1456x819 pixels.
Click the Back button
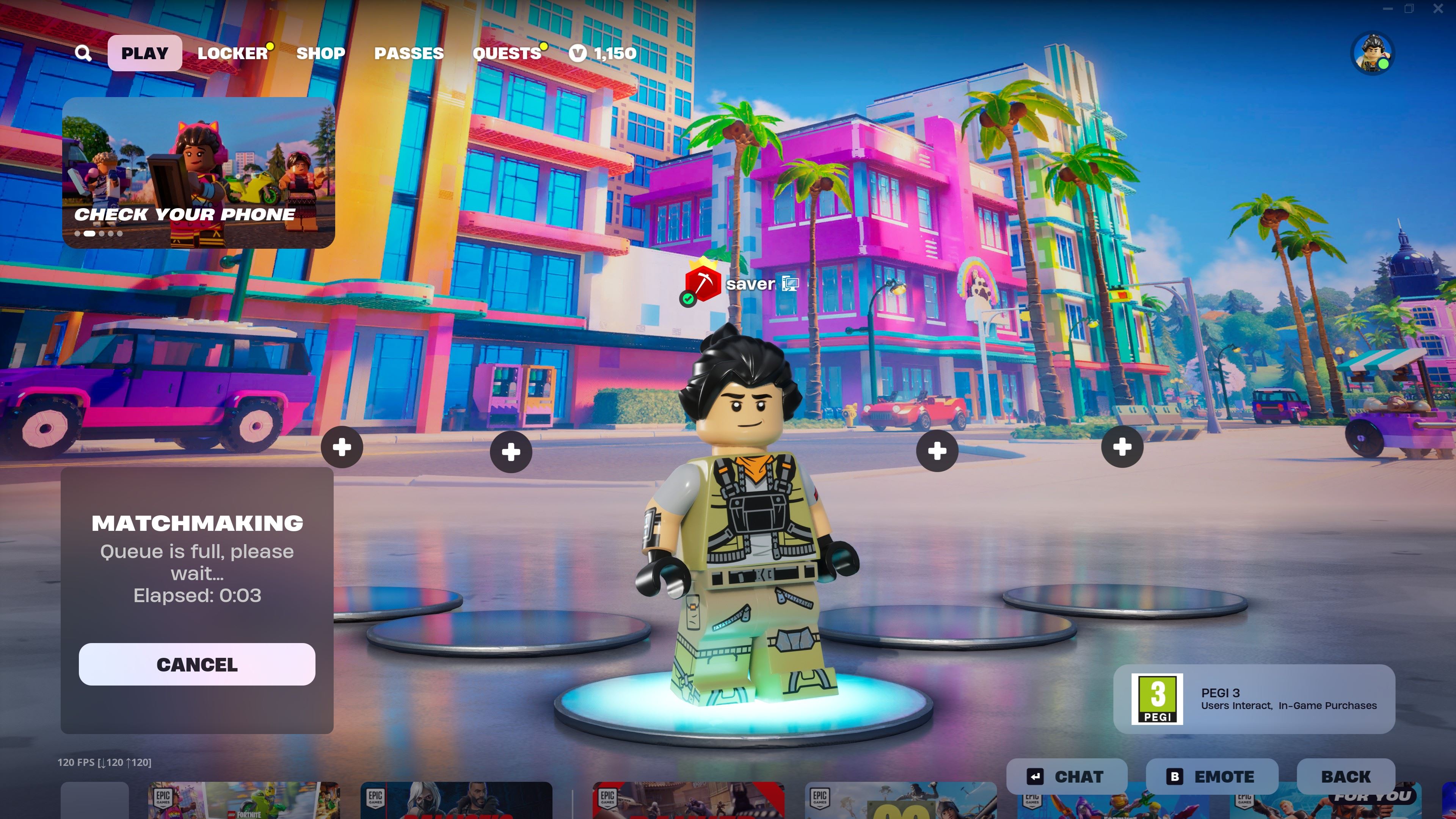1345,777
